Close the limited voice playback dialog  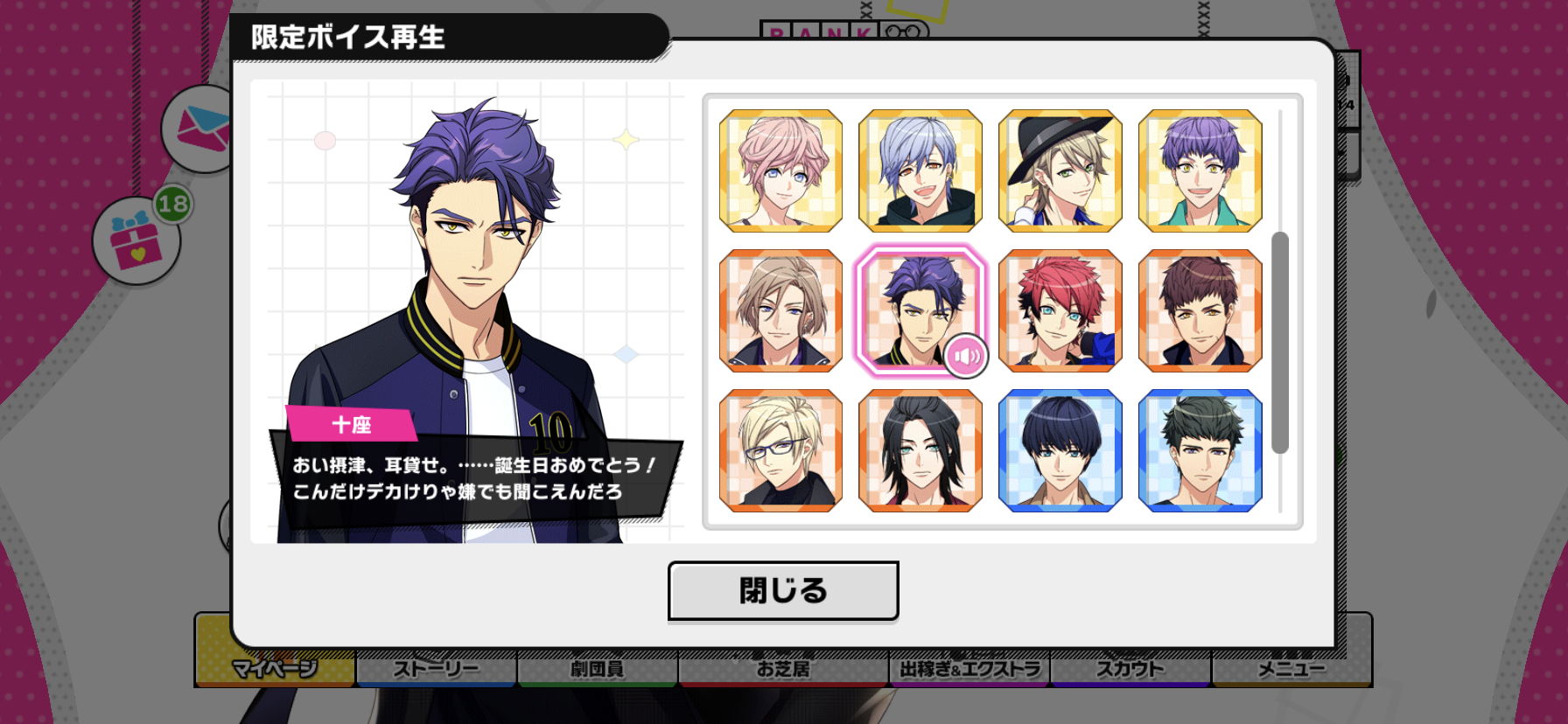782,591
